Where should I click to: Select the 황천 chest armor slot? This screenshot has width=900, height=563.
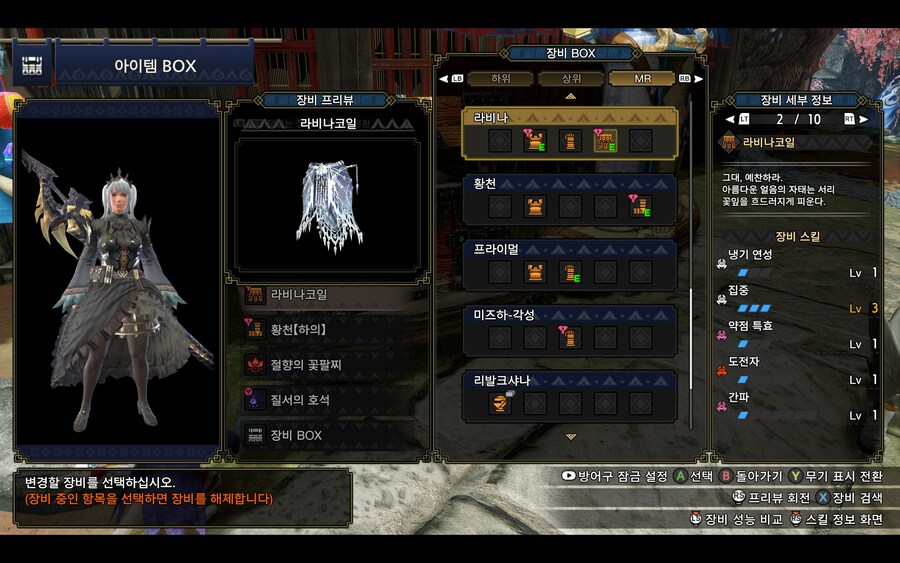(x=535, y=207)
